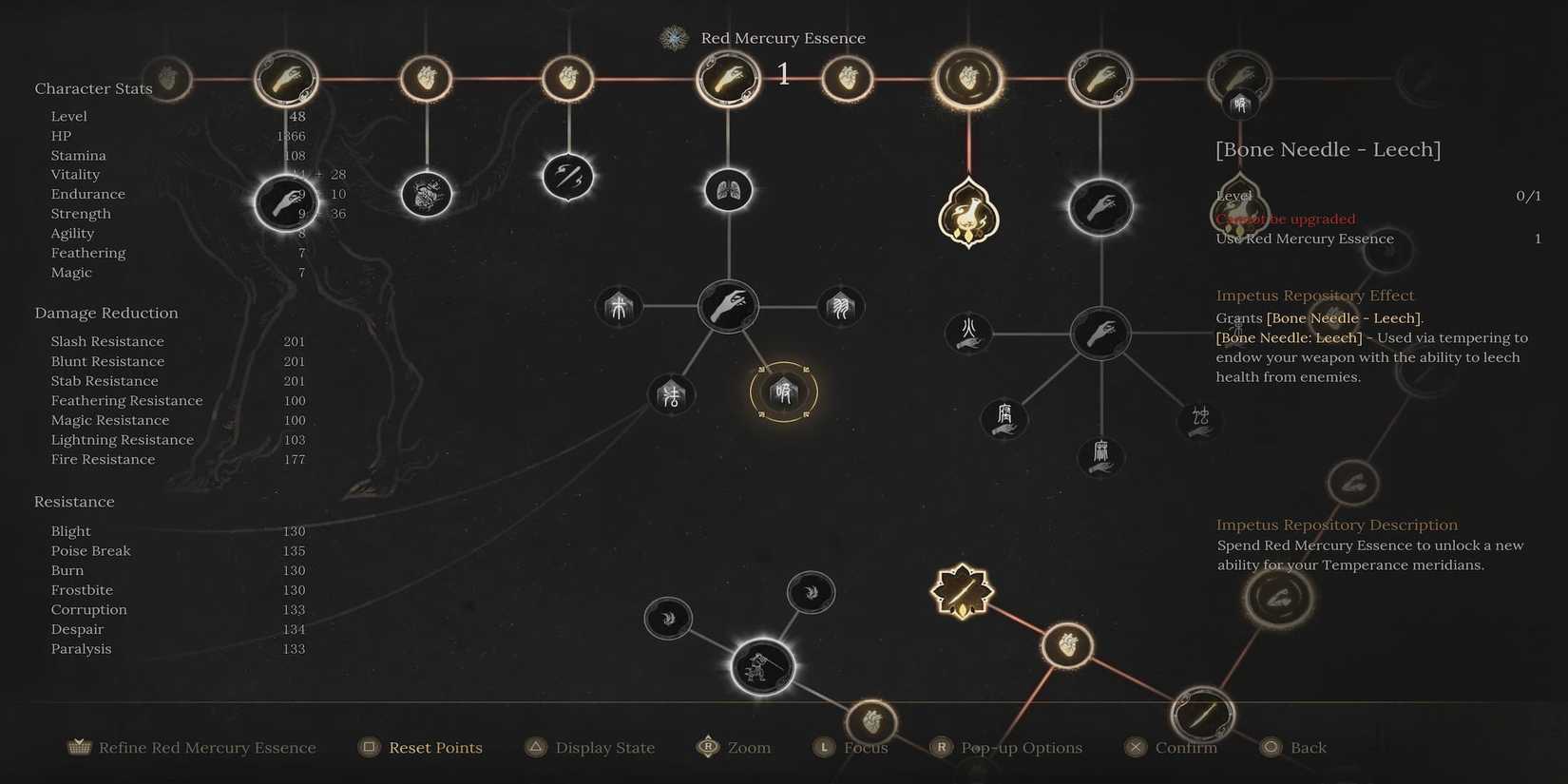Select the fire palm skill node
This screenshot has height=784, width=1568.
click(x=968, y=334)
